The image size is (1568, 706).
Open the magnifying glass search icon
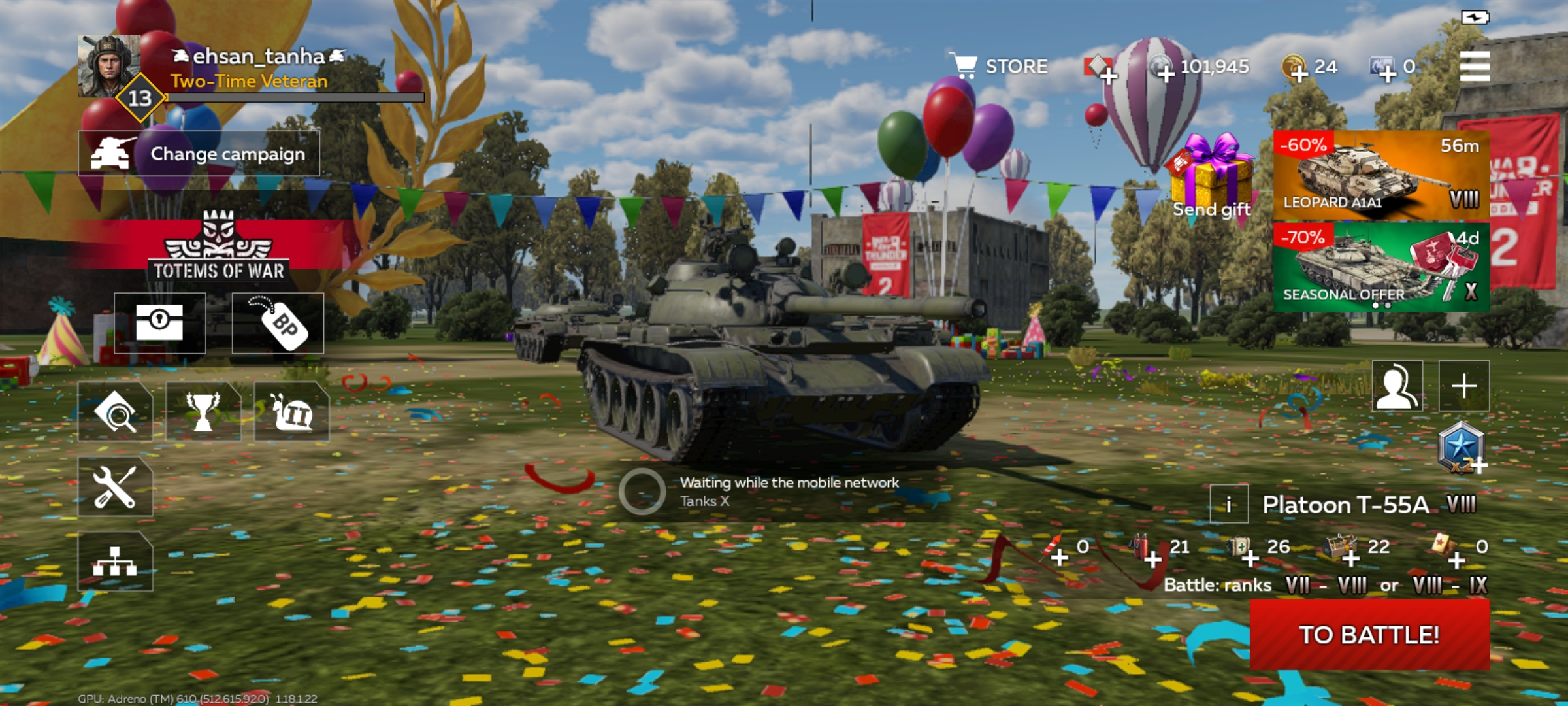(x=115, y=412)
